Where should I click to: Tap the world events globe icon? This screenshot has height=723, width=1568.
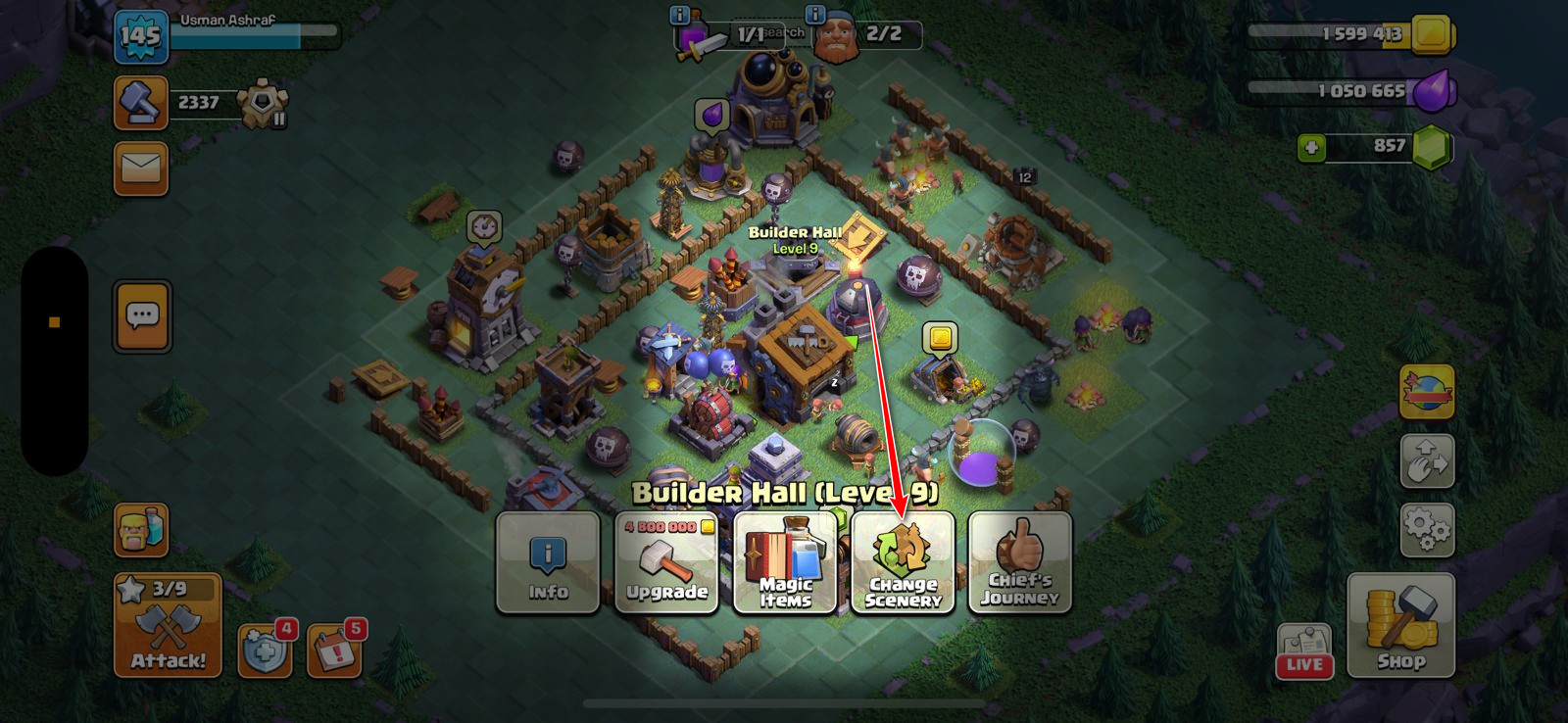tap(1427, 391)
